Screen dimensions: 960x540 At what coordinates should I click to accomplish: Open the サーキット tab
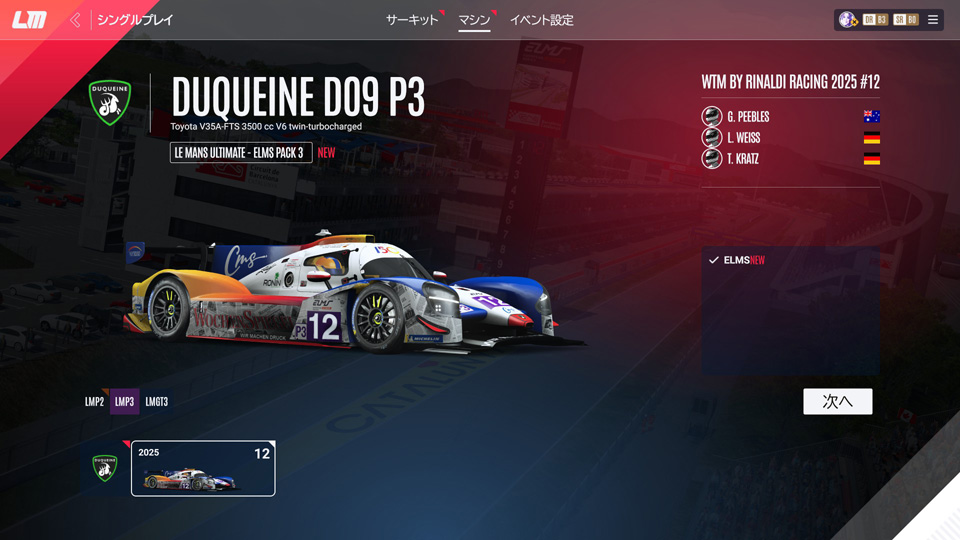[412, 20]
